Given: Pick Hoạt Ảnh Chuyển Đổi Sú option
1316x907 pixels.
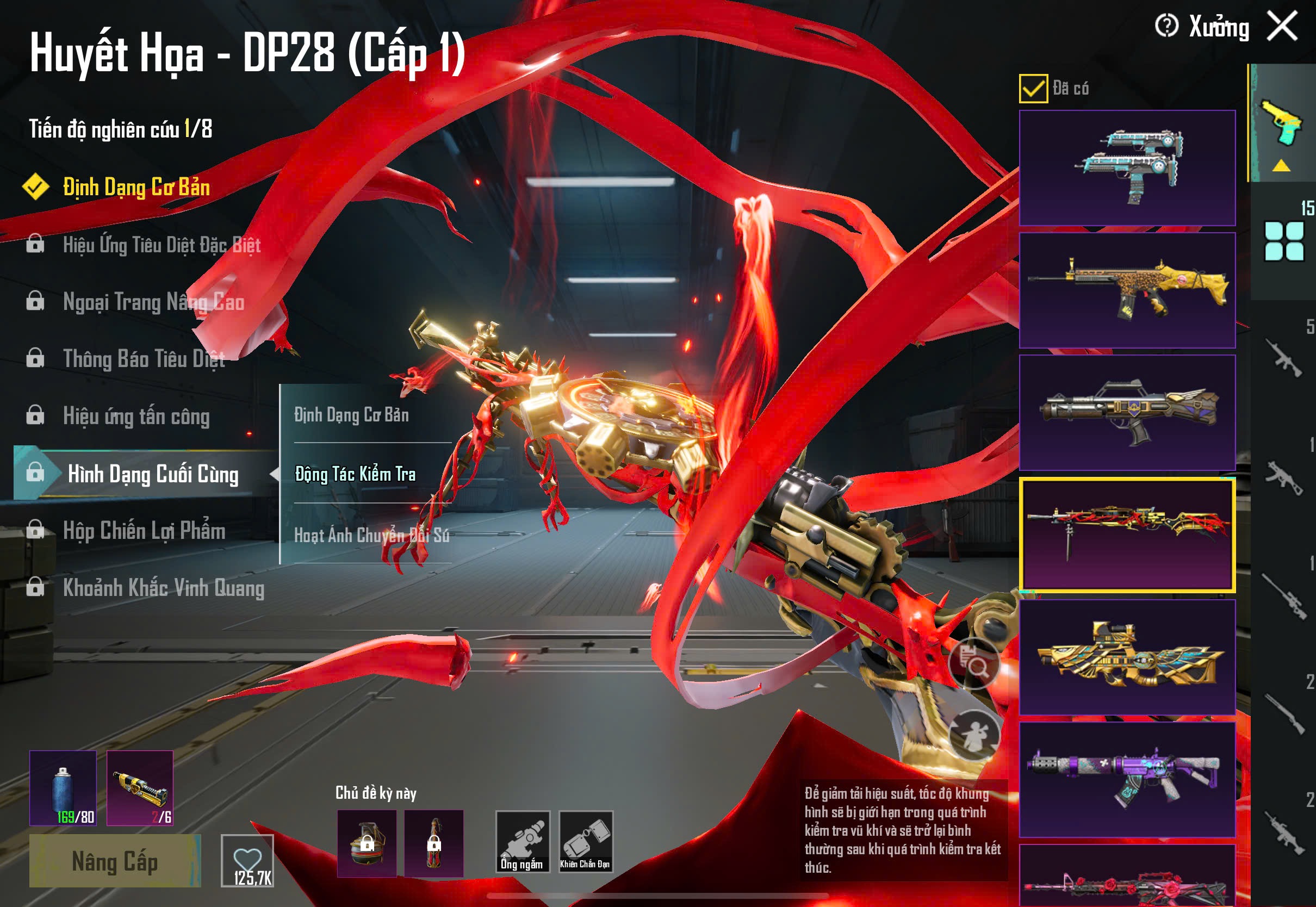Looking at the screenshot, I should click(371, 535).
